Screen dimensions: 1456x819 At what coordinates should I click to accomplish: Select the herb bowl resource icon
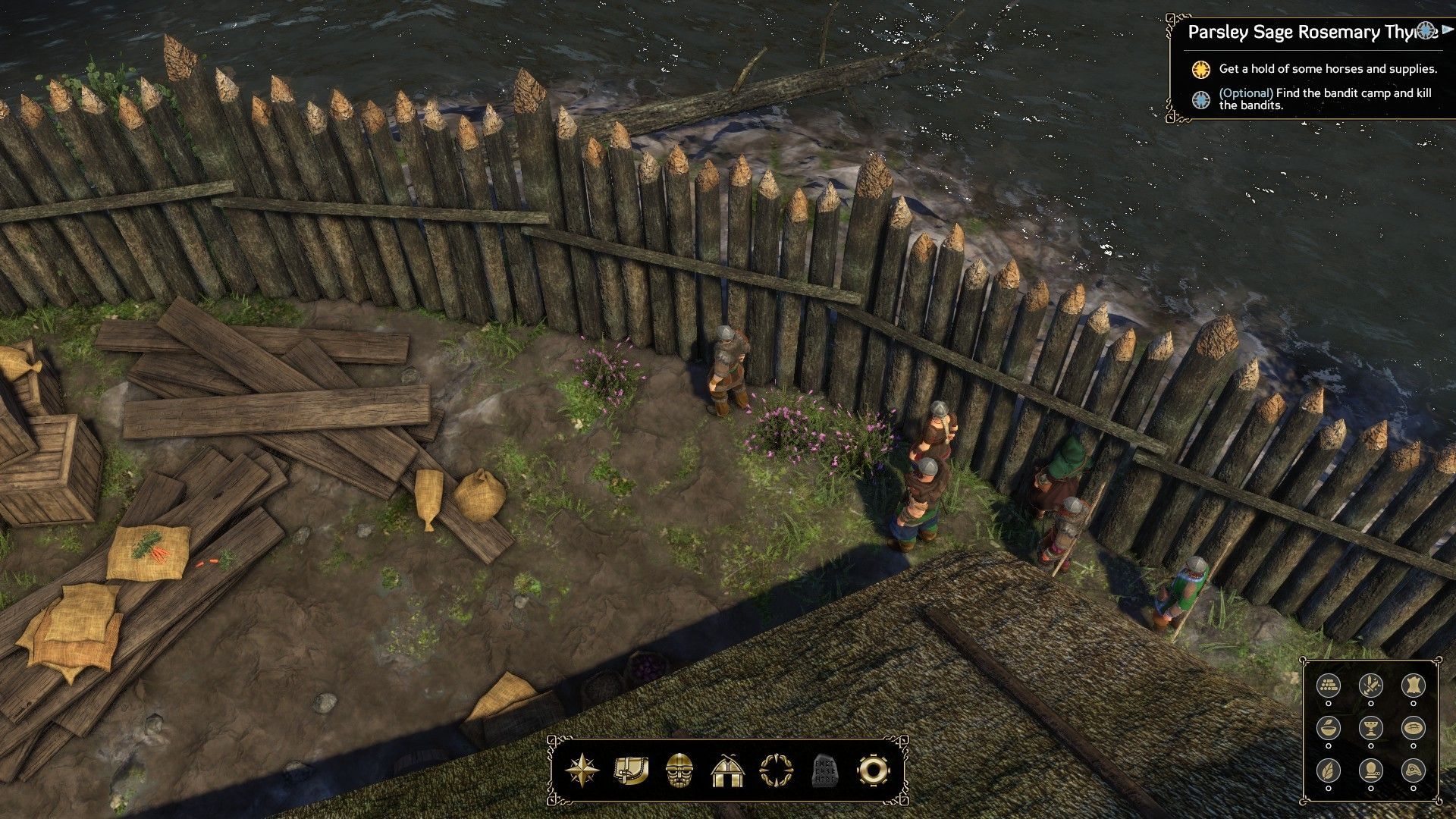point(1328,727)
